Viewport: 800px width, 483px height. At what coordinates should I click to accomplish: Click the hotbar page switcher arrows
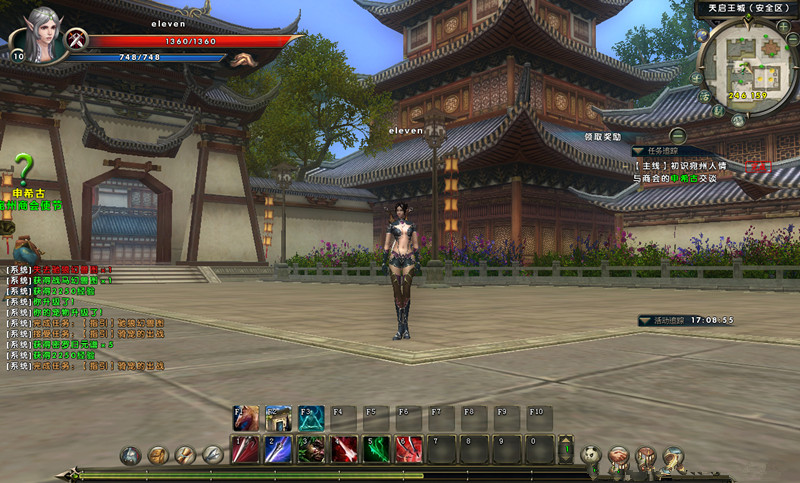(566, 449)
